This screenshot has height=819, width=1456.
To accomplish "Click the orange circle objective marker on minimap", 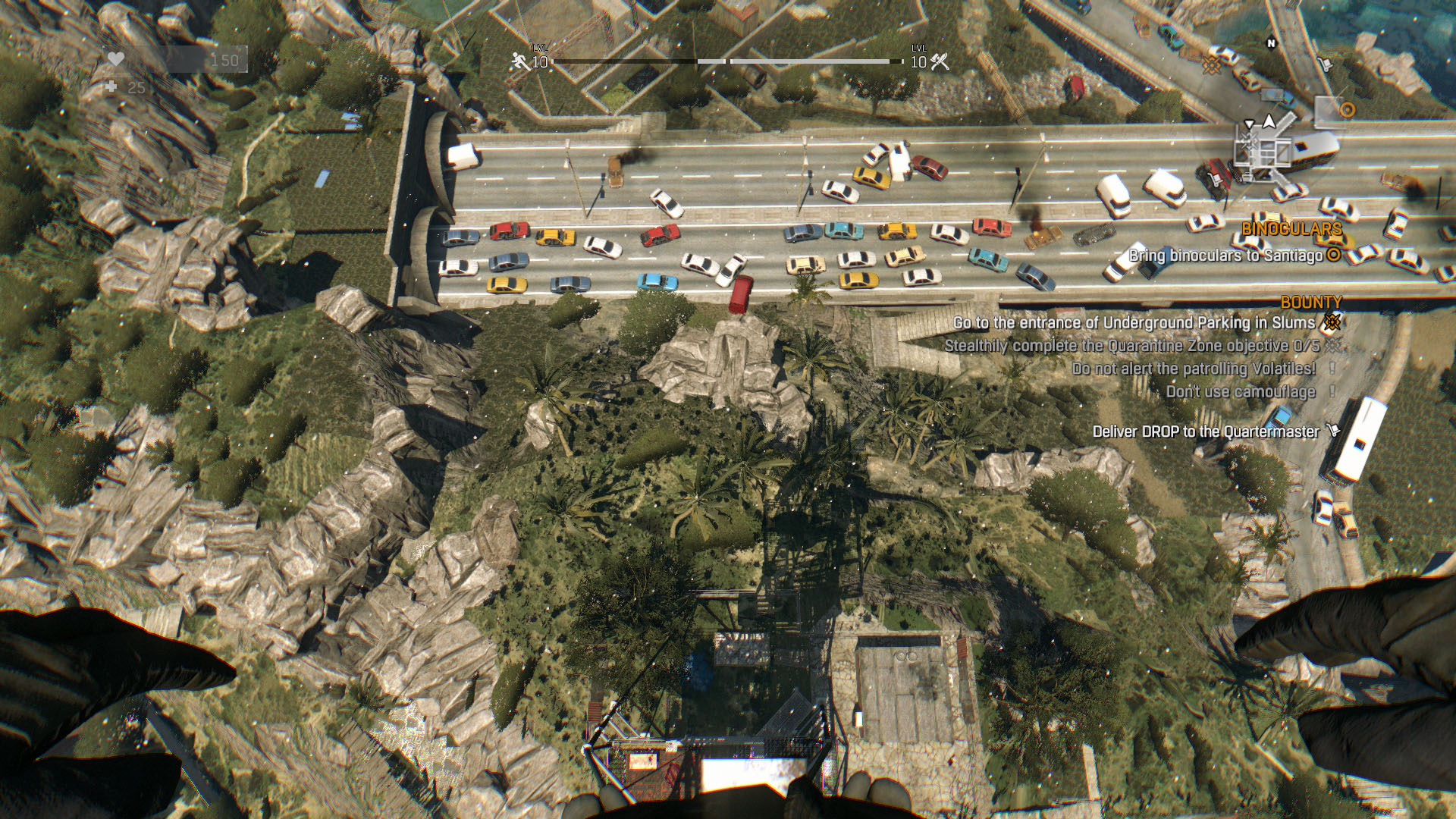I will coord(1347,110).
